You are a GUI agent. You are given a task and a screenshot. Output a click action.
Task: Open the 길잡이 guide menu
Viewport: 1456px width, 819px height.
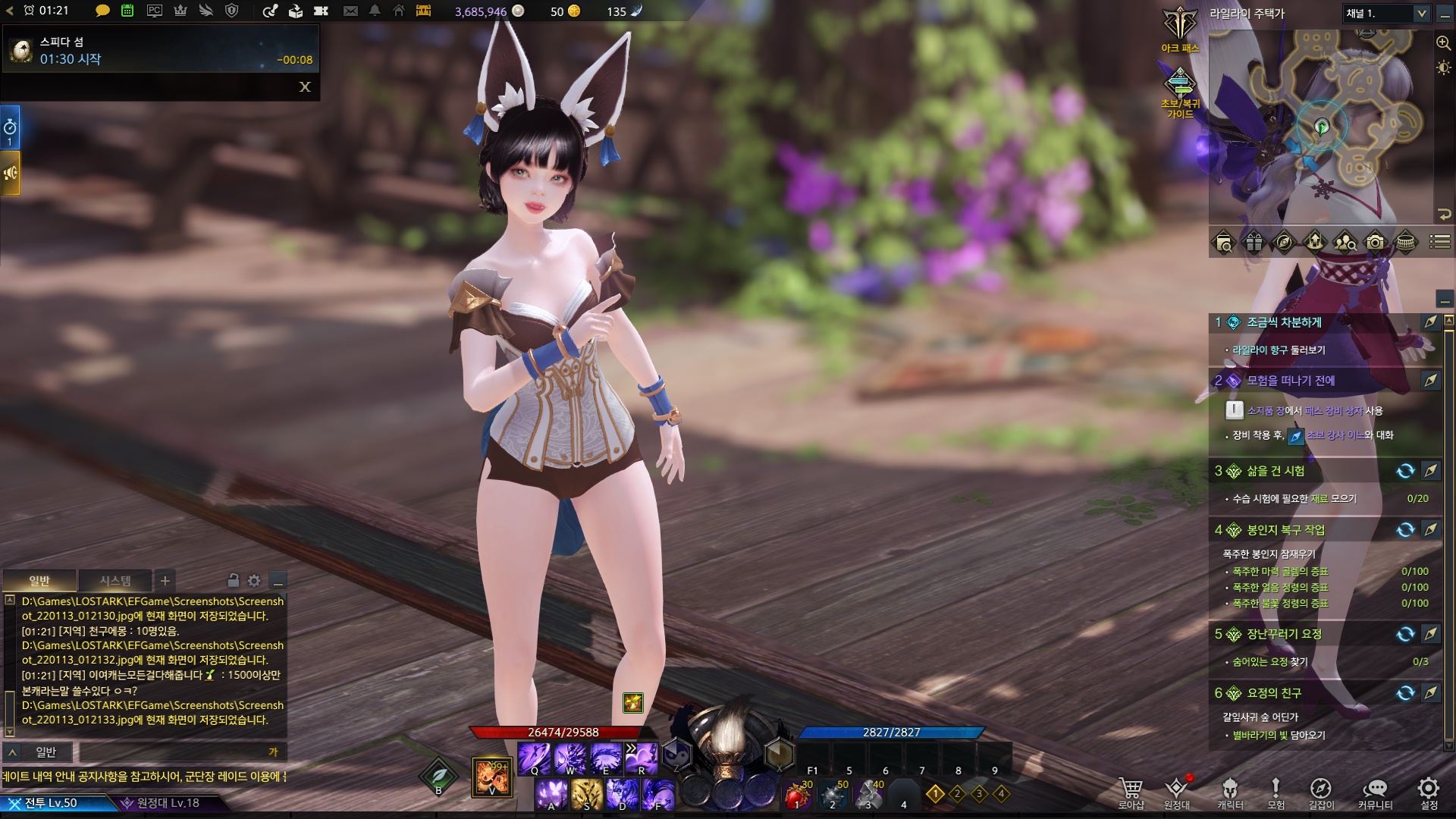(x=1320, y=792)
